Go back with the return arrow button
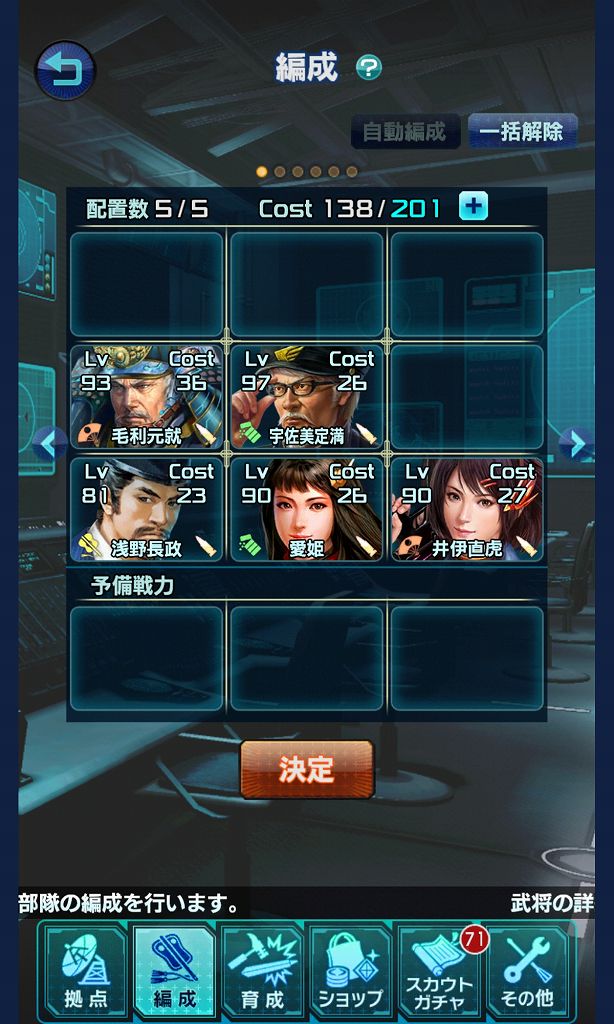The height and width of the screenshot is (1024, 614). (66, 70)
